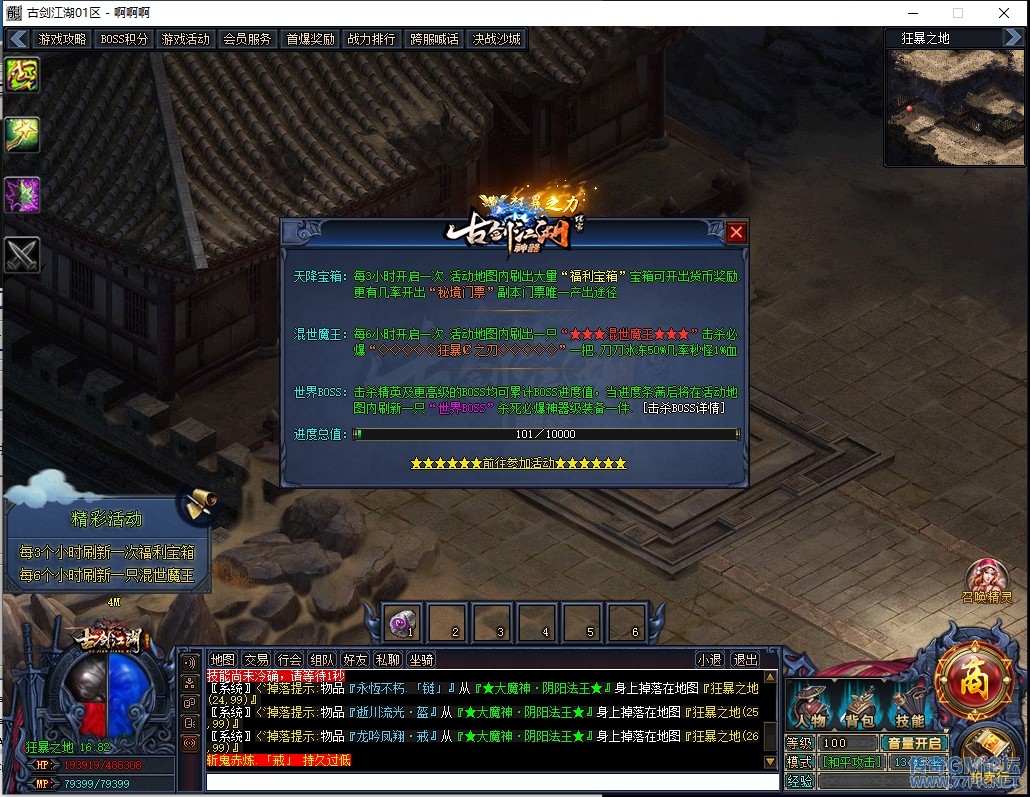Screen dimensions: 1030x797
Task: Open the 技能 skills panel
Action: [x=910, y=707]
